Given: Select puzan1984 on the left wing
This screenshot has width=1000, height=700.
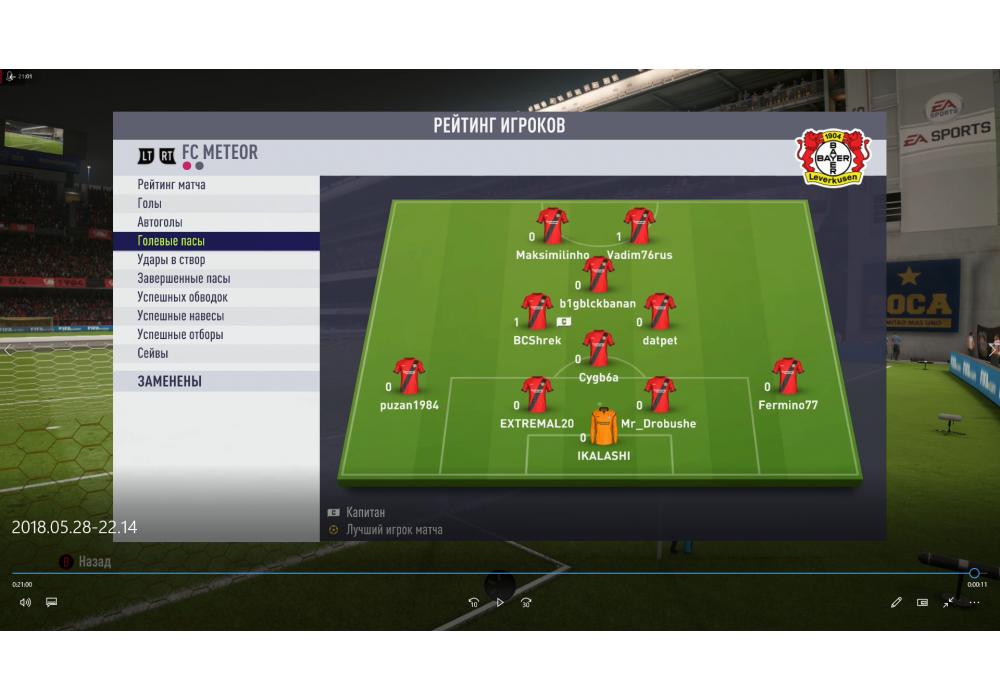Looking at the screenshot, I should click(x=409, y=376).
